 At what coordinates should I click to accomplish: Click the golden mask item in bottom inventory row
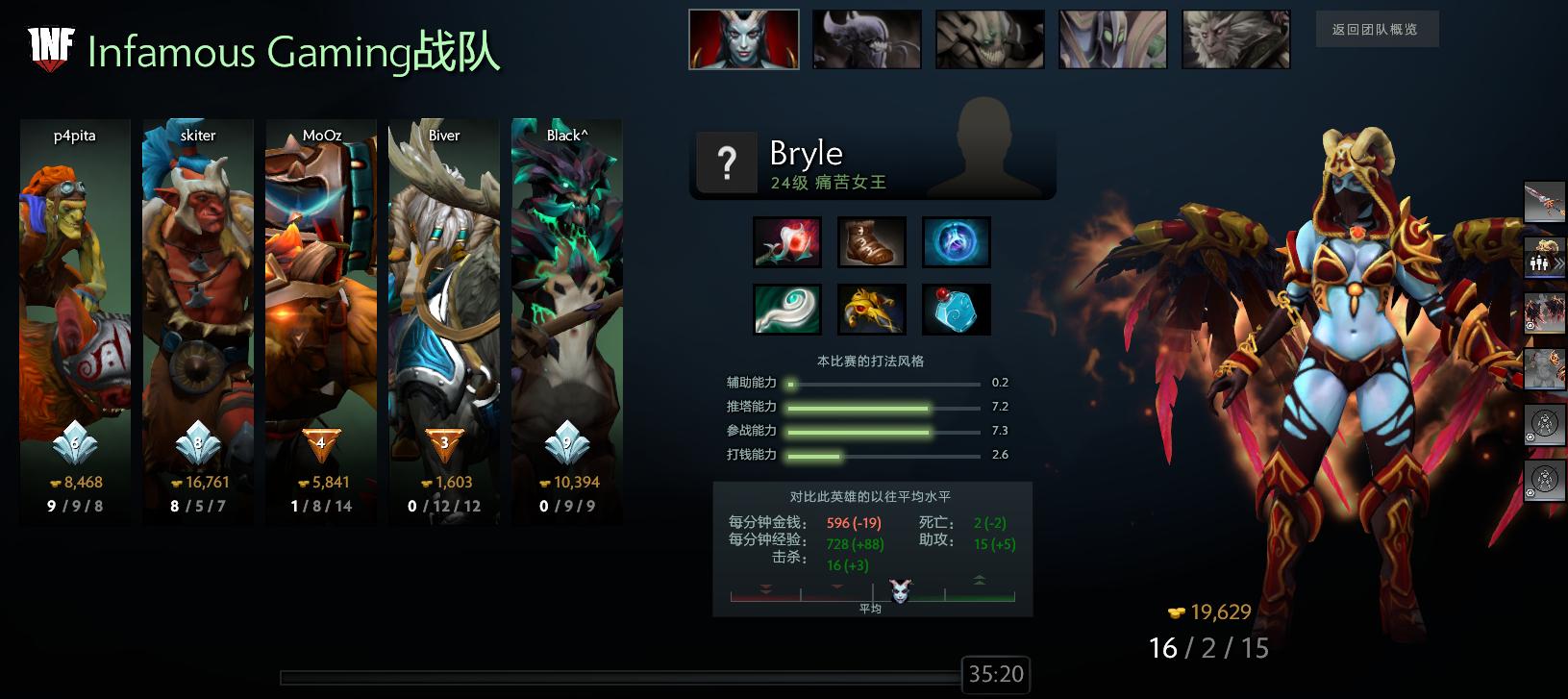point(872,309)
